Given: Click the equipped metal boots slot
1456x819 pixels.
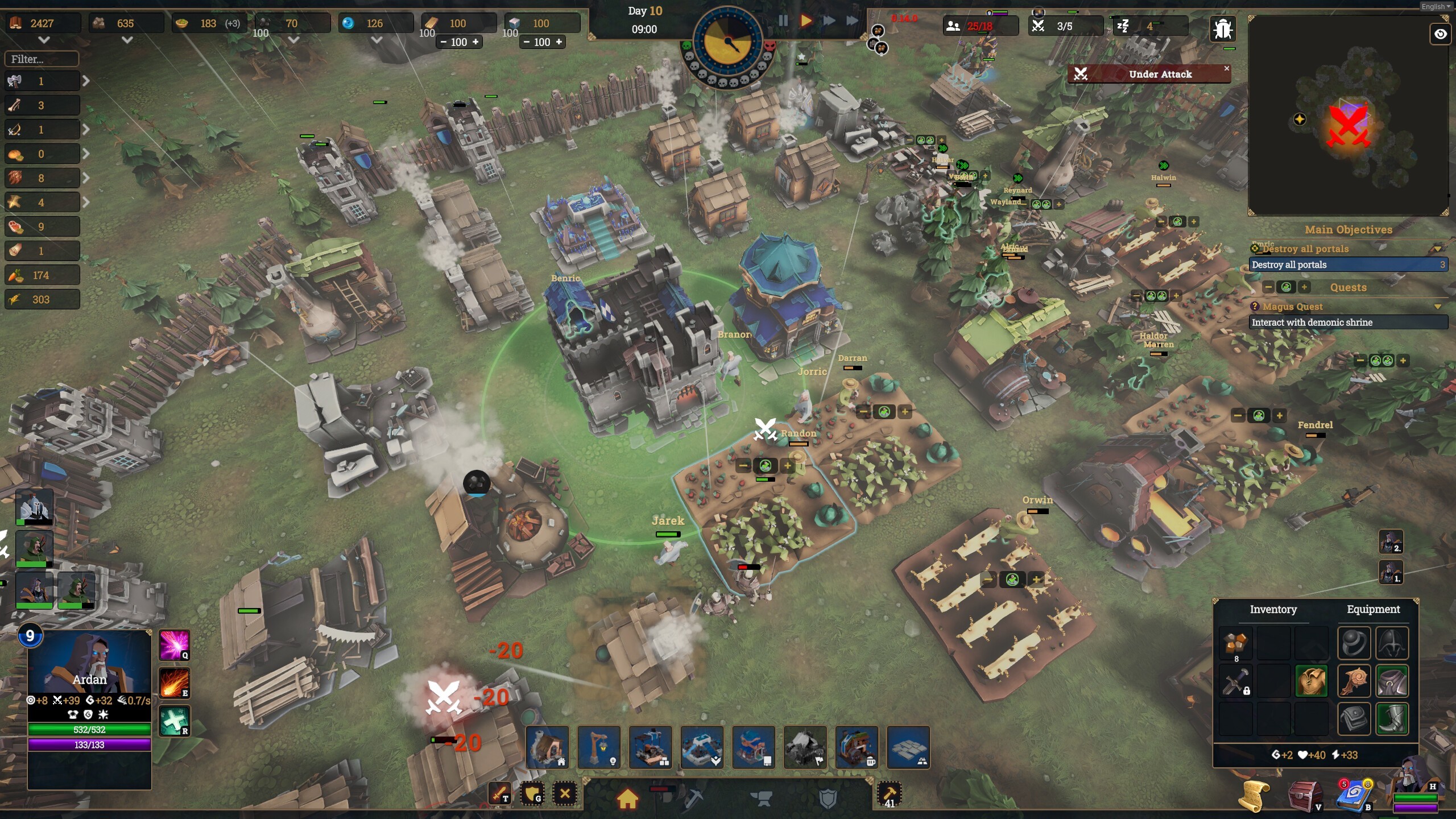Looking at the screenshot, I should tap(1392, 718).
